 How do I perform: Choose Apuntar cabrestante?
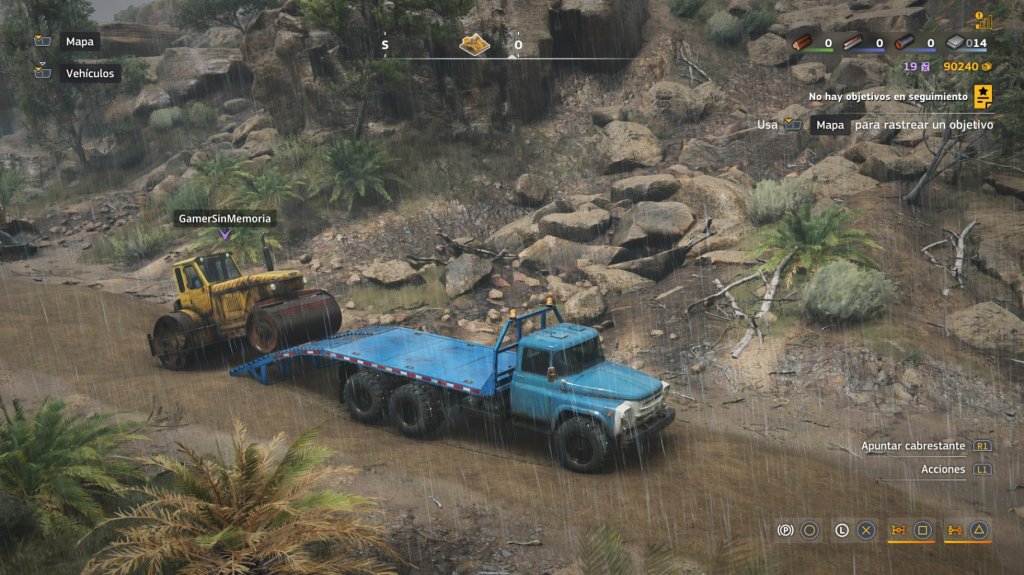[913, 446]
